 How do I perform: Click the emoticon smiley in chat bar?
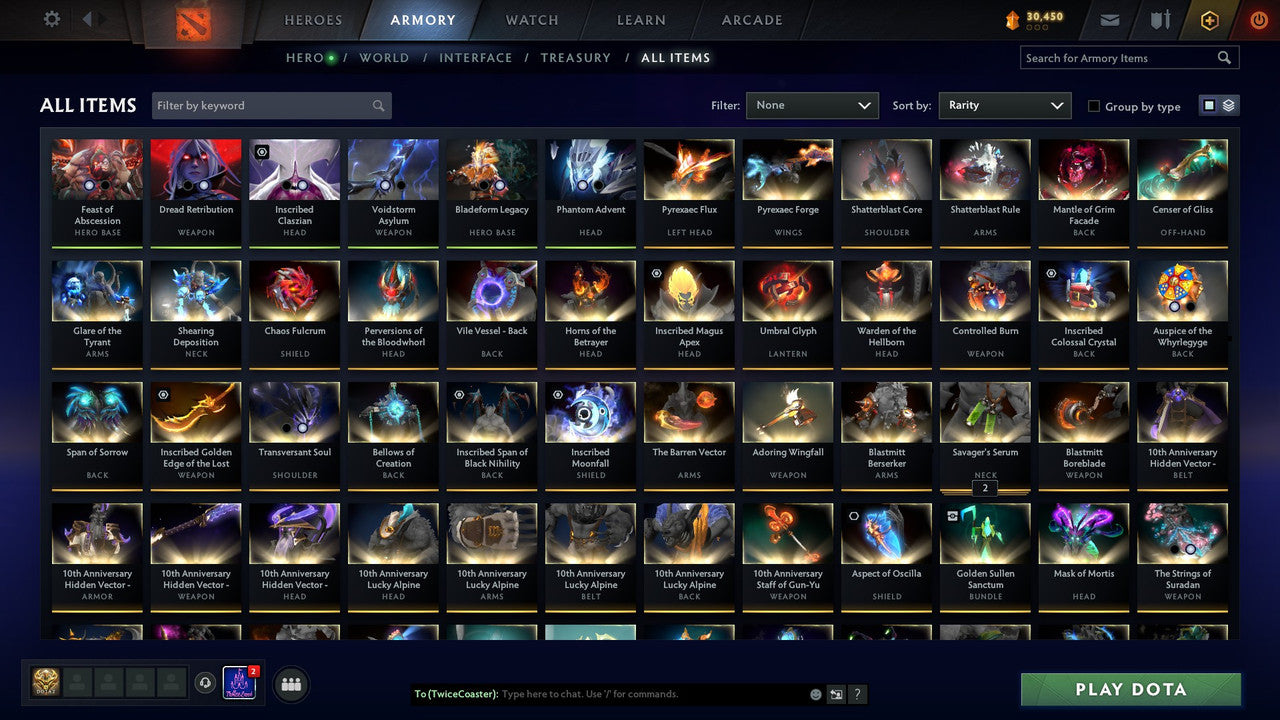point(815,694)
